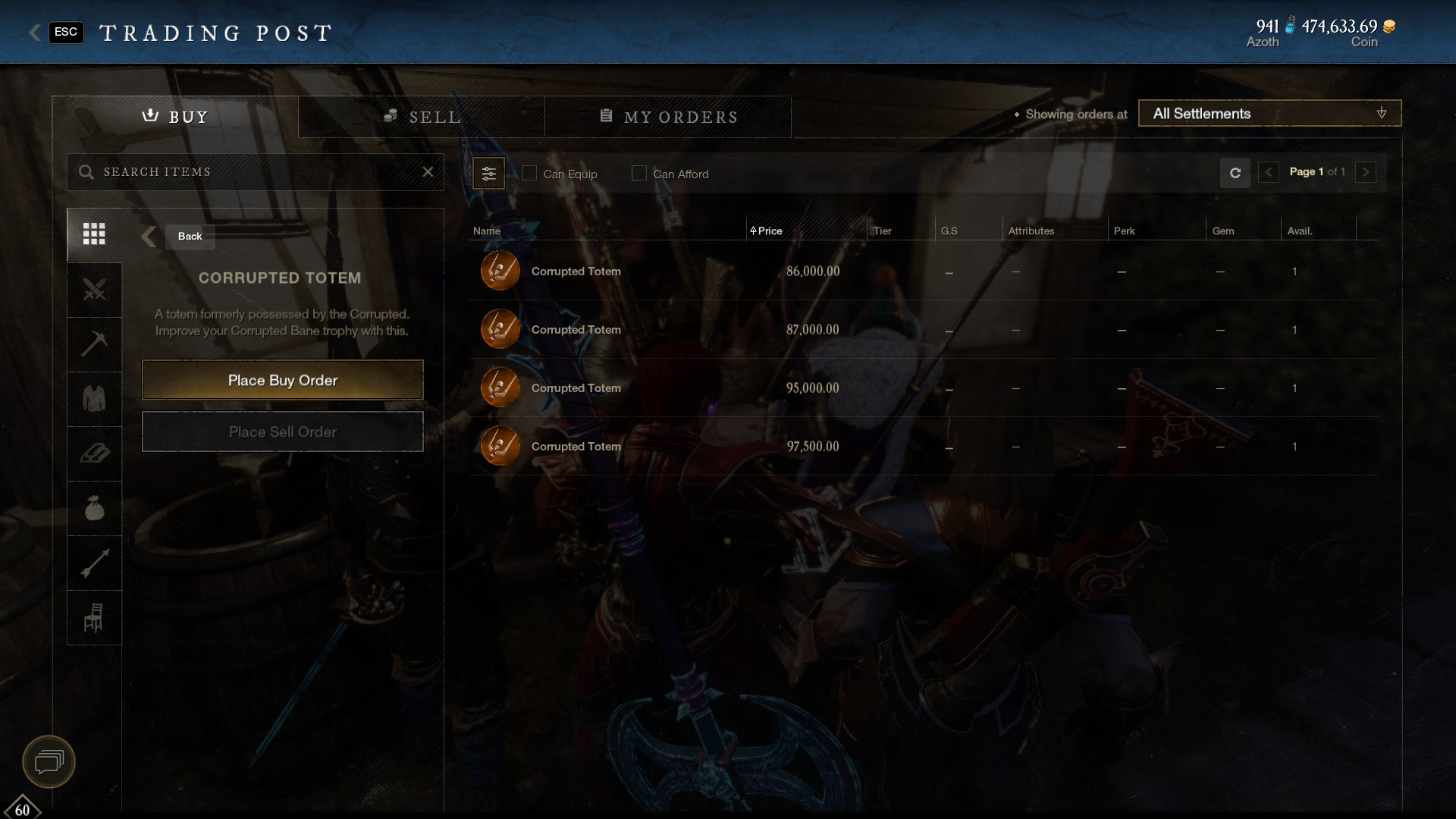This screenshot has height=819, width=1456.
Task: Select the shirt Apparel category filter
Action: point(93,399)
